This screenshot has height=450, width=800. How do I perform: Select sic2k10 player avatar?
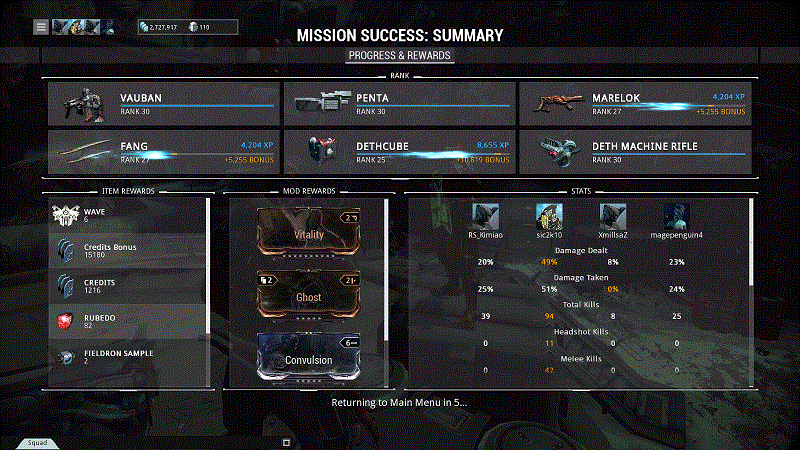[x=549, y=217]
